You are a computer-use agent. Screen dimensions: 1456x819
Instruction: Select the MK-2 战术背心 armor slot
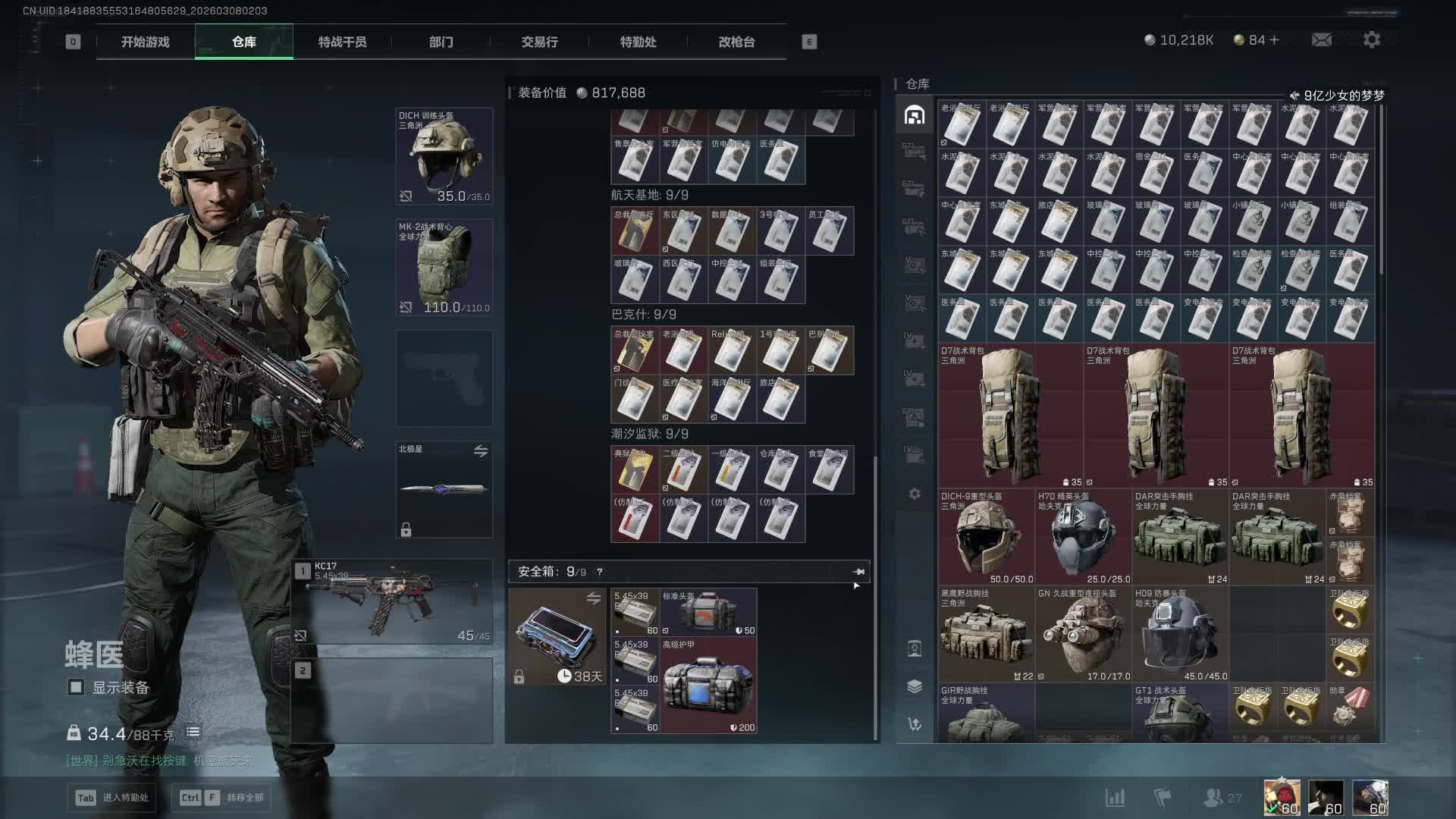pos(444,267)
